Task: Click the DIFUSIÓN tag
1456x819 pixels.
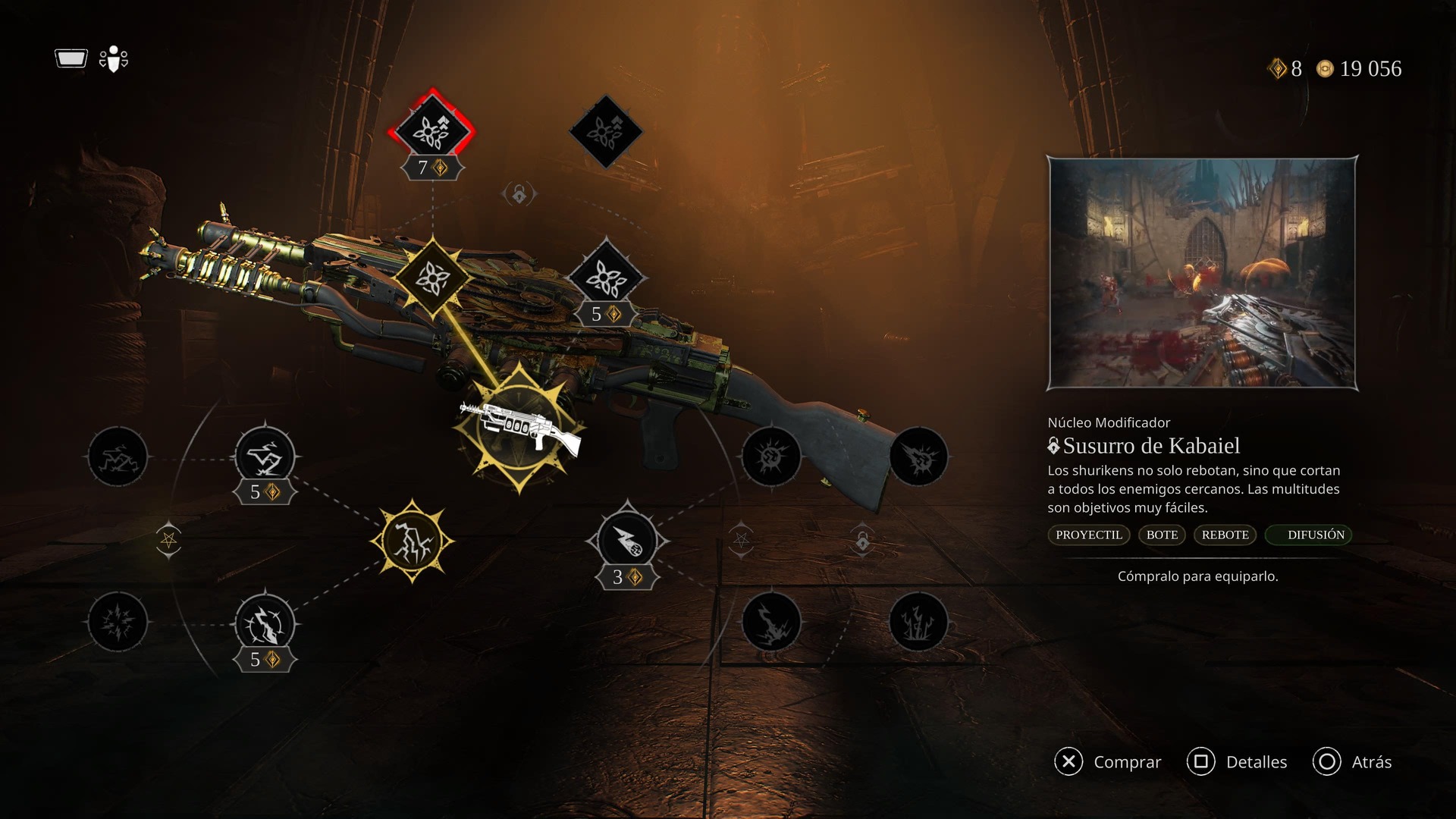Action: coord(1316,535)
